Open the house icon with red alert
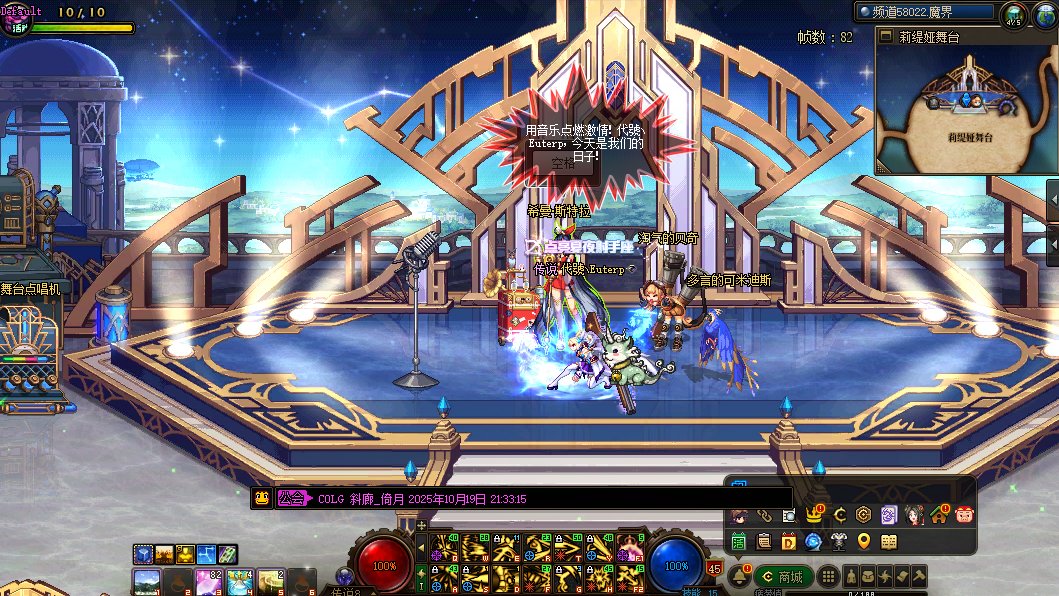 pyautogui.click(x=939, y=515)
